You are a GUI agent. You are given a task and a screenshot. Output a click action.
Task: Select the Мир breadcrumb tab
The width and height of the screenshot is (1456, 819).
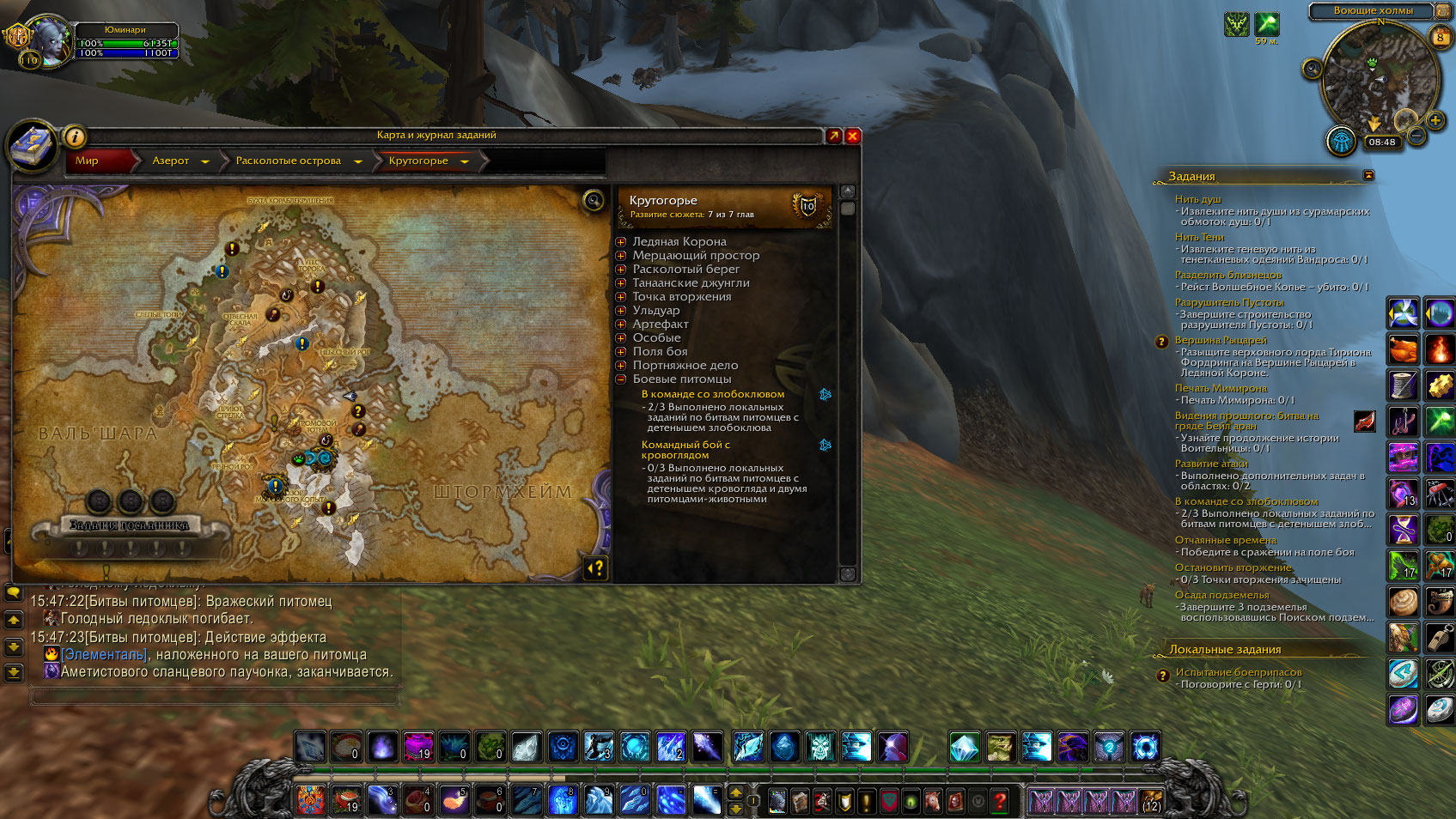pyautogui.click(x=88, y=161)
